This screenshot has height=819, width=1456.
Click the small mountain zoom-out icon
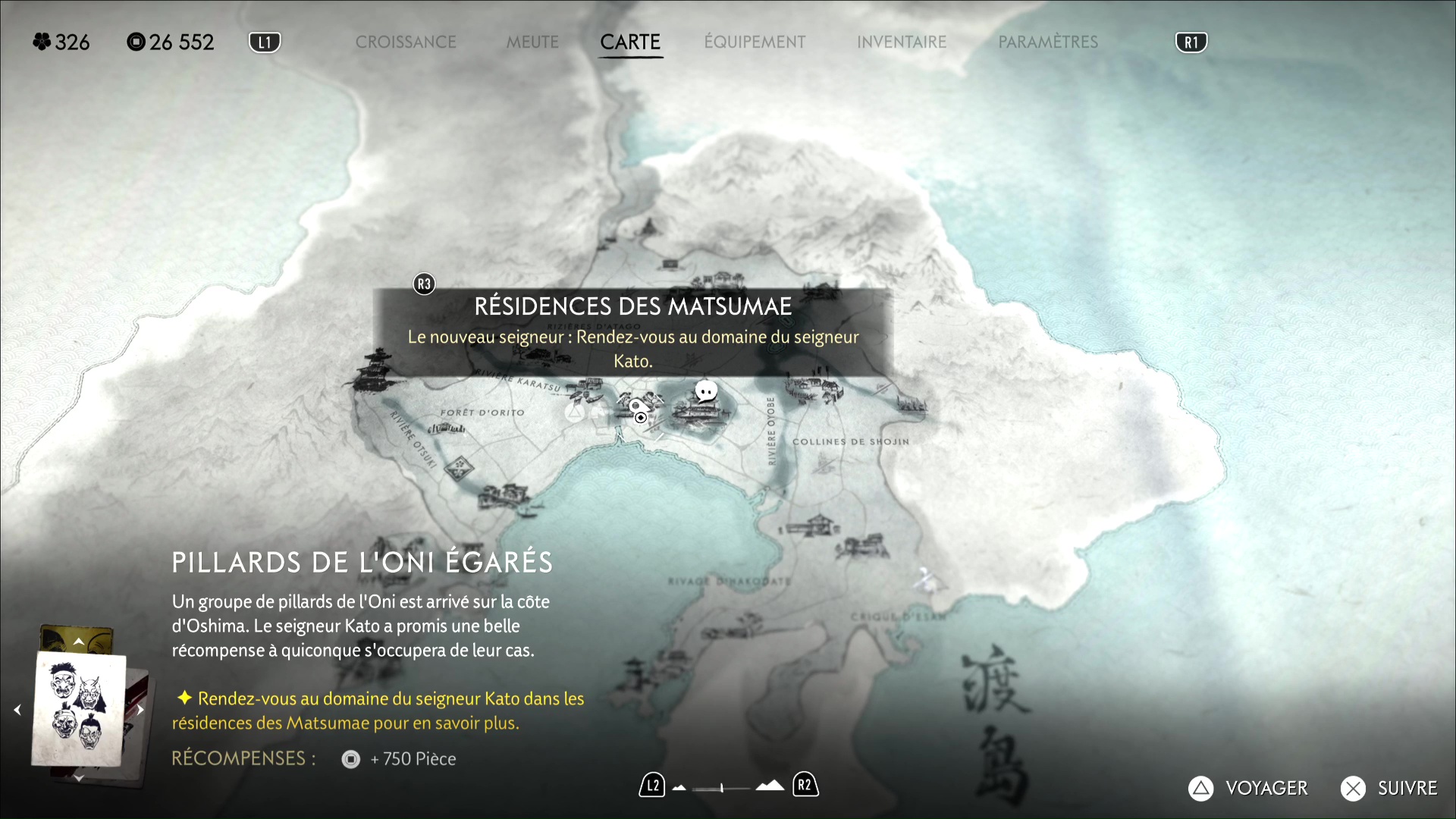pyautogui.click(x=679, y=788)
